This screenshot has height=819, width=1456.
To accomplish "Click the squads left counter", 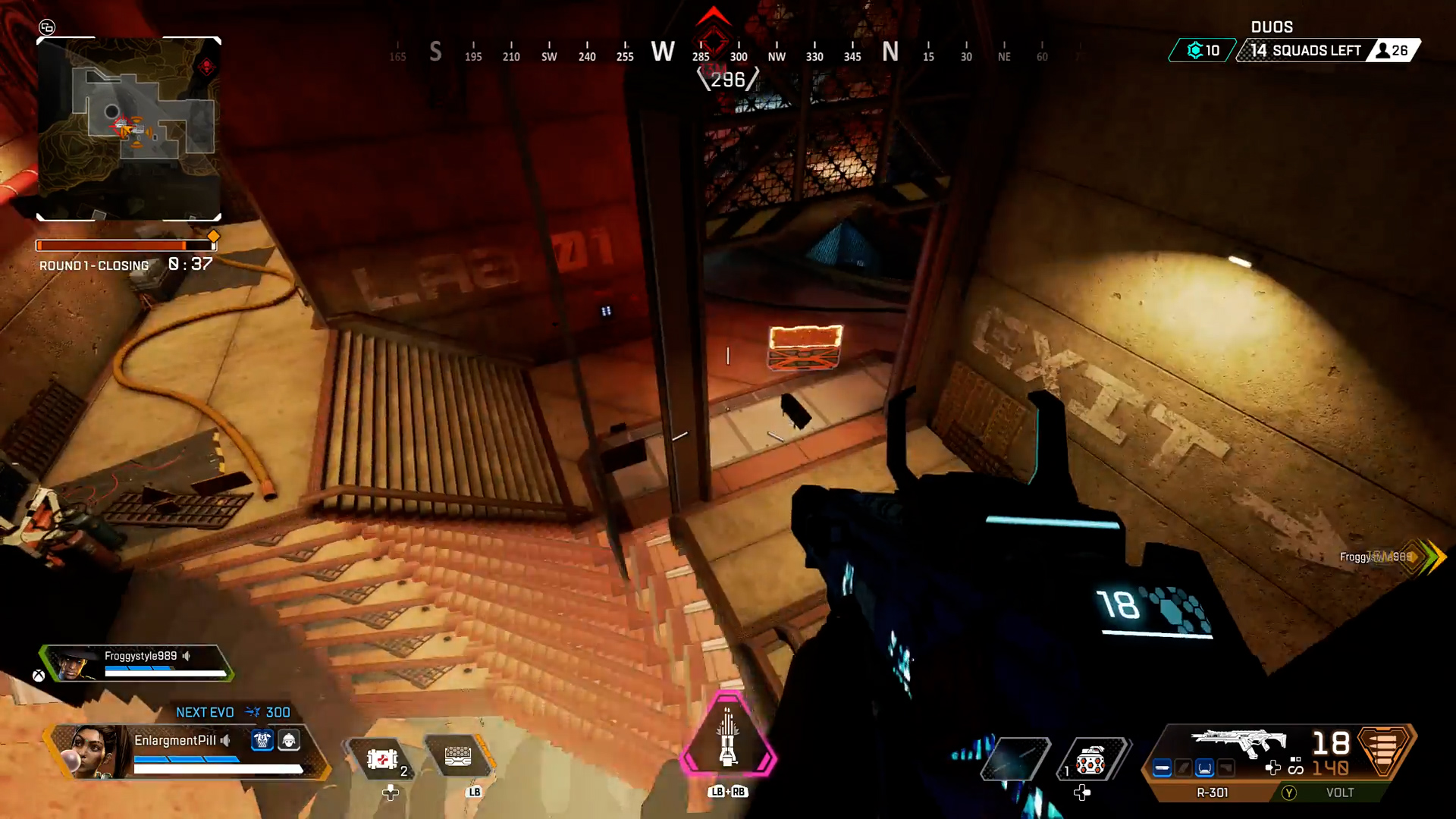I will pyautogui.click(x=1306, y=51).
